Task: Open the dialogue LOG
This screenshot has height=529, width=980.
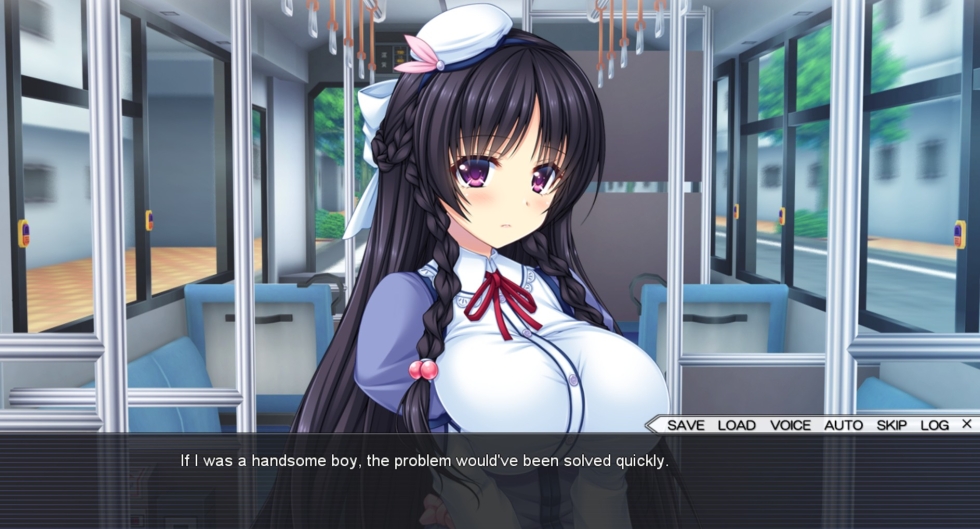Action: (934, 425)
